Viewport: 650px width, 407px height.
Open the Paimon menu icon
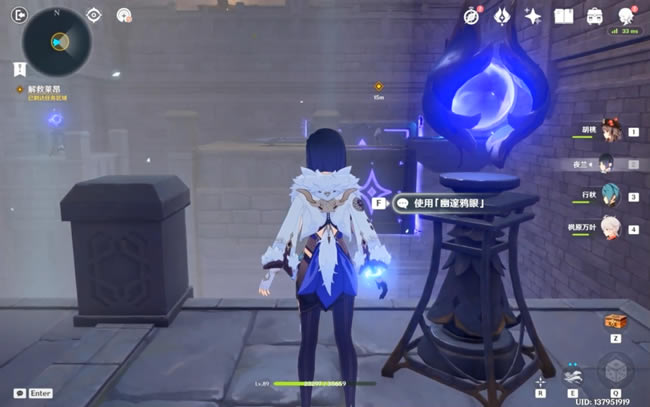click(x=626, y=14)
